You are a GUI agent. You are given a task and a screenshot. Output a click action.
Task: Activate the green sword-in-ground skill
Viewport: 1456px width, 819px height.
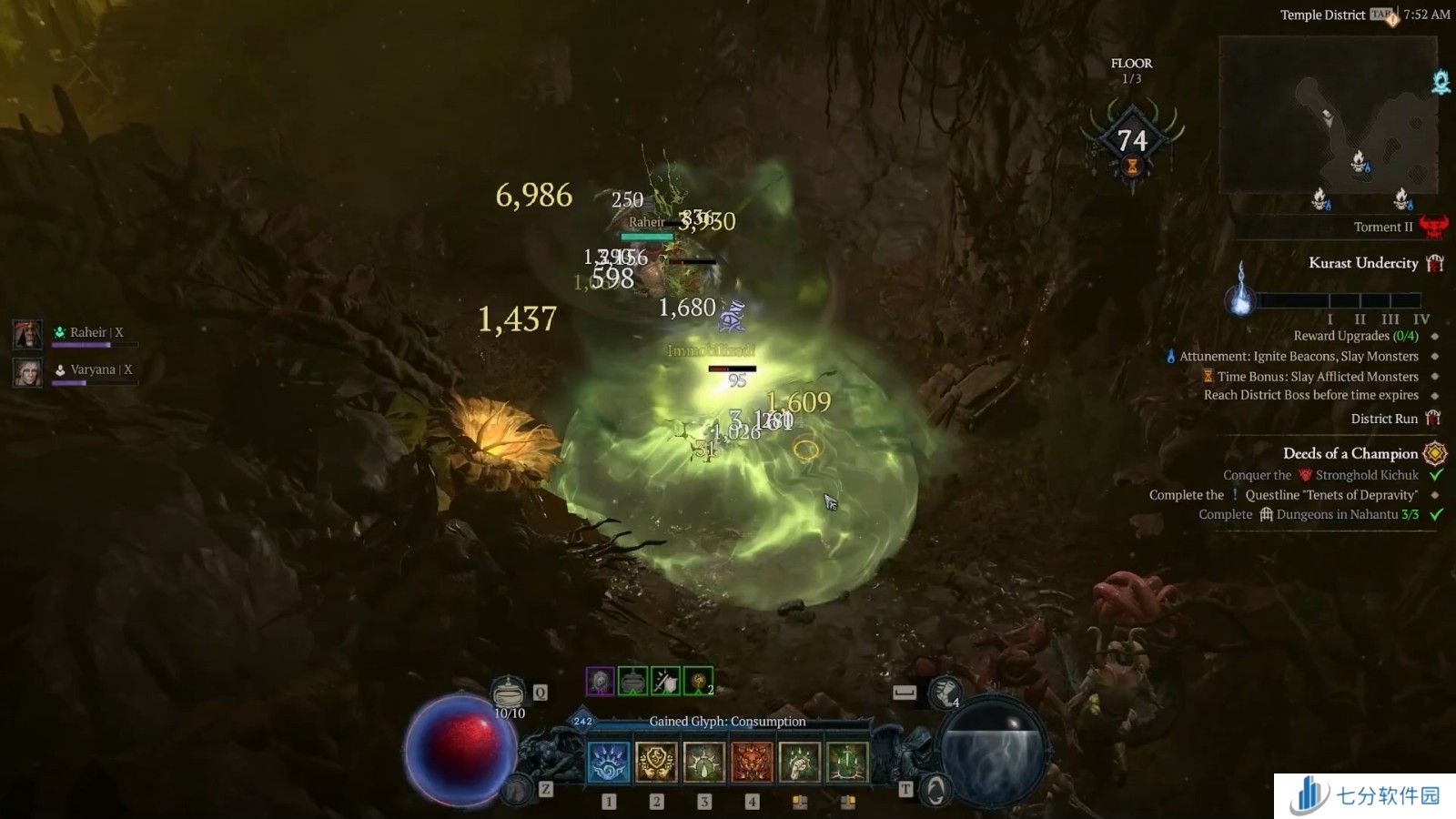click(x=847, y=763)
